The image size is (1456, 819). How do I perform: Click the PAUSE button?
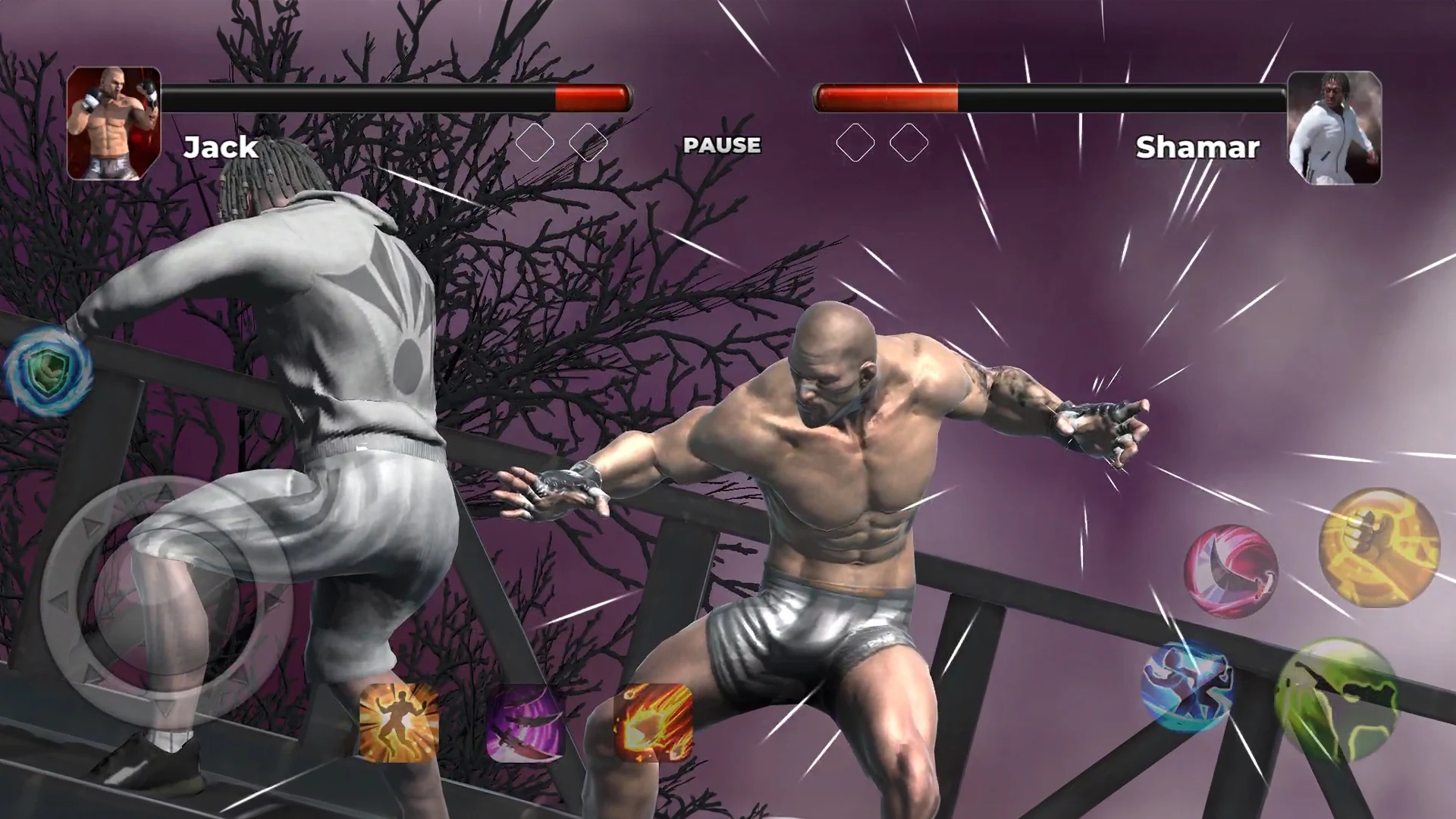[x=721, y=145]
